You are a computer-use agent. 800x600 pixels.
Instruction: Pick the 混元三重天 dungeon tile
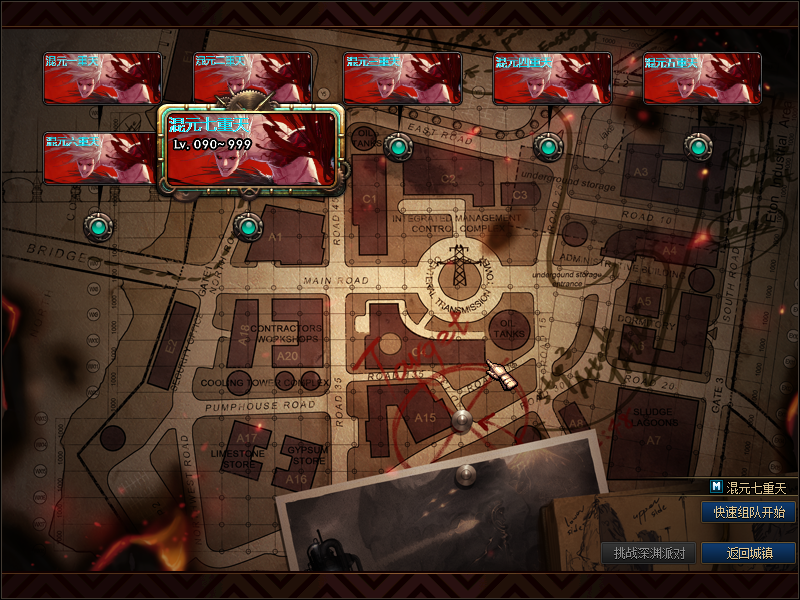402,78
